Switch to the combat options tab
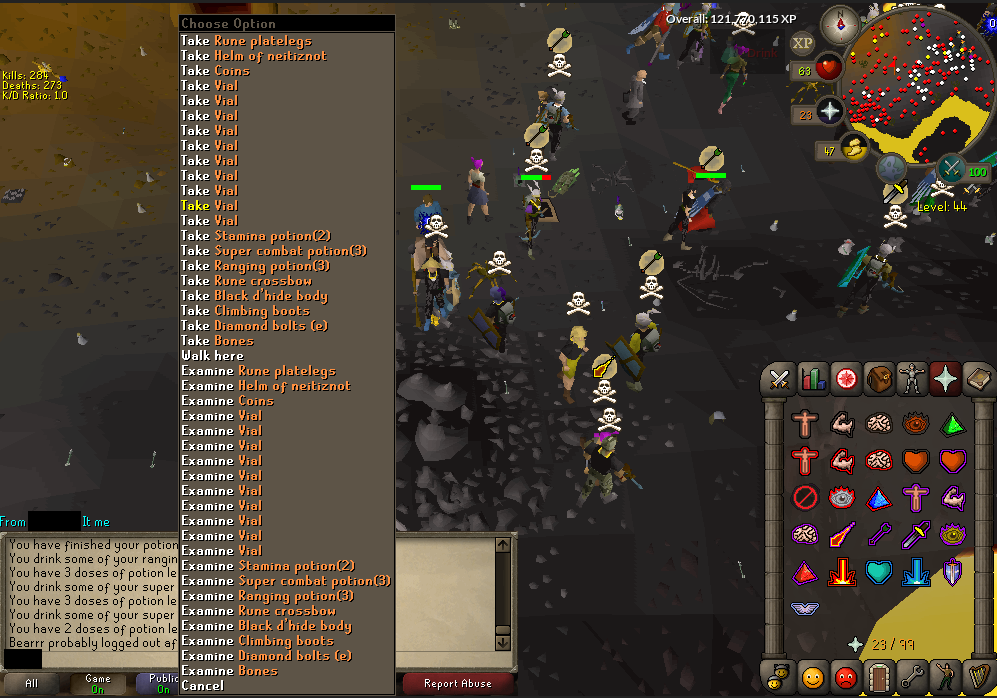 point(778,380)
